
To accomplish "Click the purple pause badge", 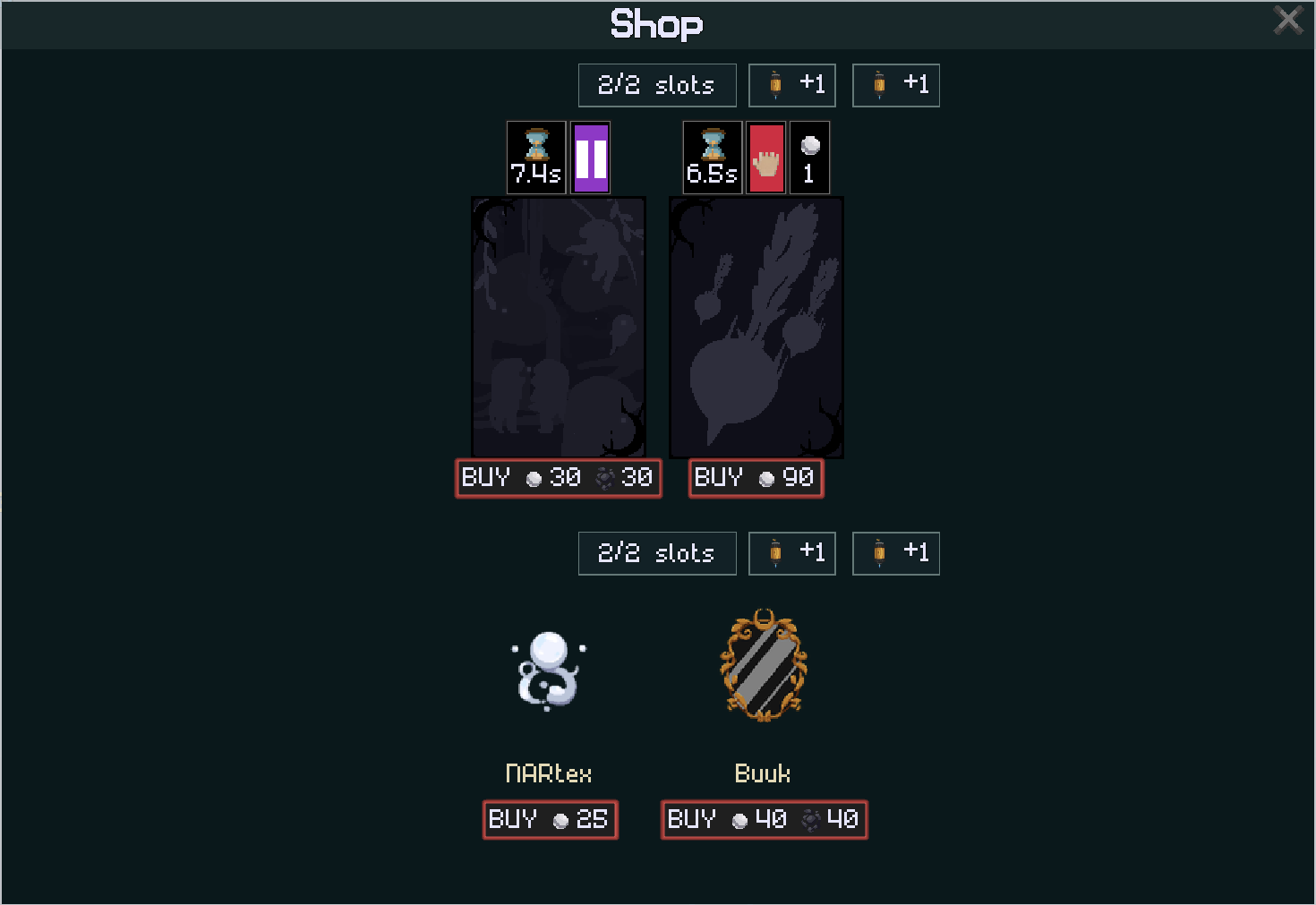I will click(590, 157).
